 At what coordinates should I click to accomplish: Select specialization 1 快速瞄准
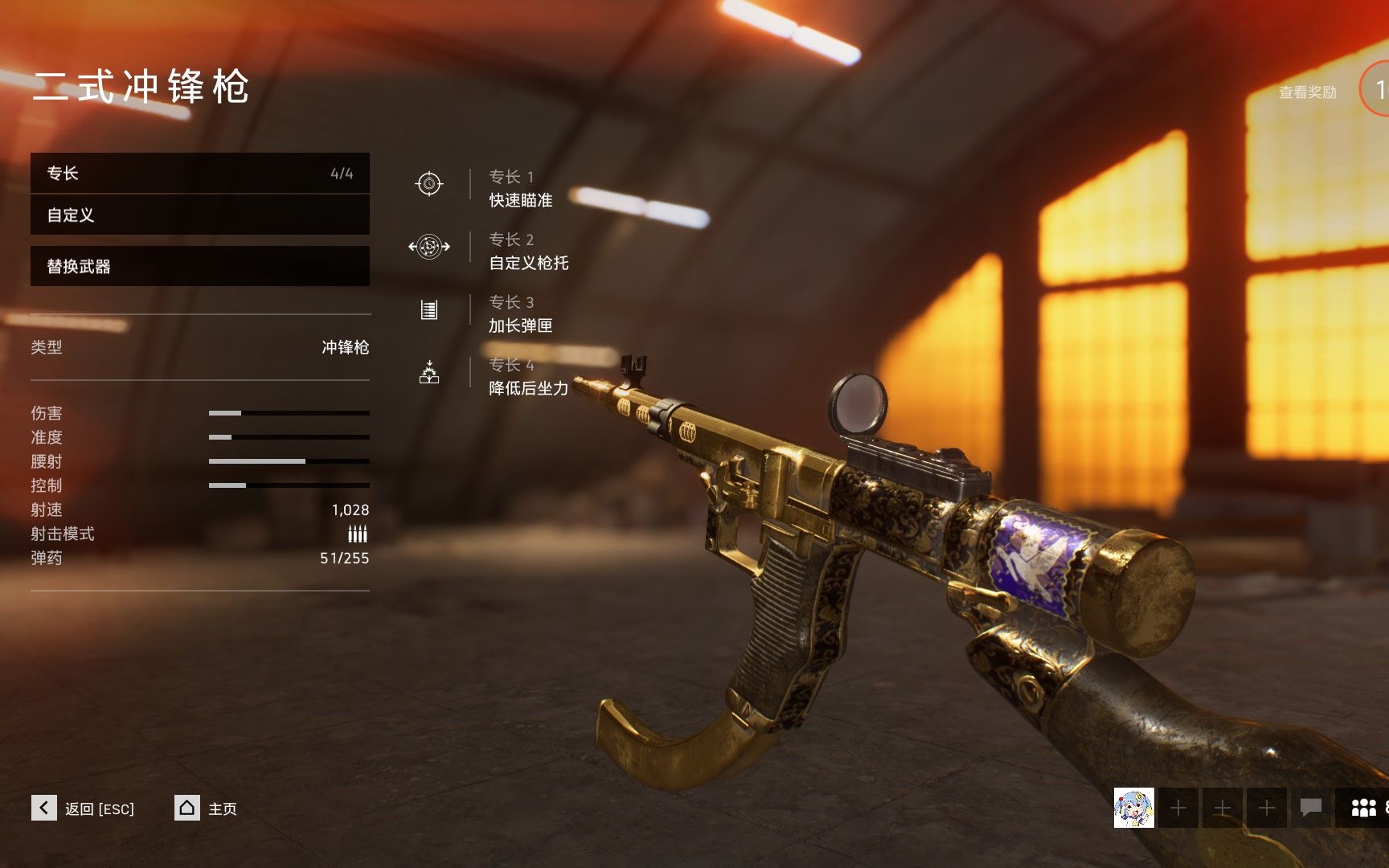520,189
